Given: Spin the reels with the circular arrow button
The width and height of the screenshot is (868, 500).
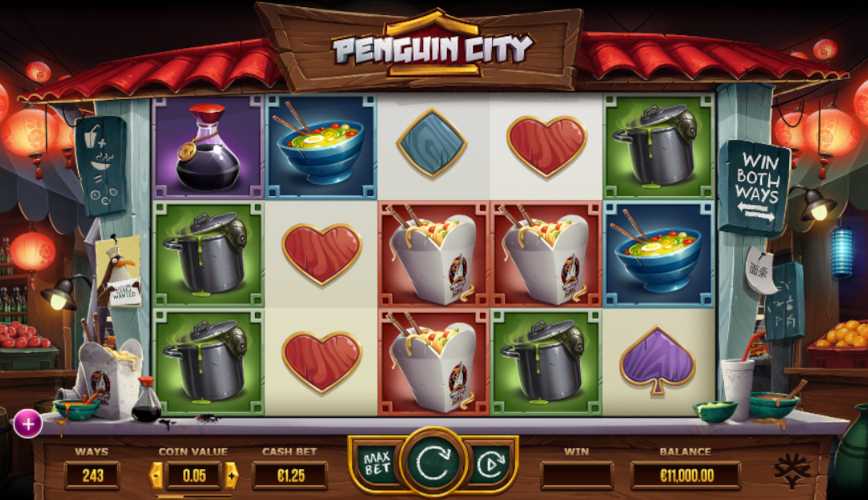Looking at the screenshot, I should coord(433,463).
